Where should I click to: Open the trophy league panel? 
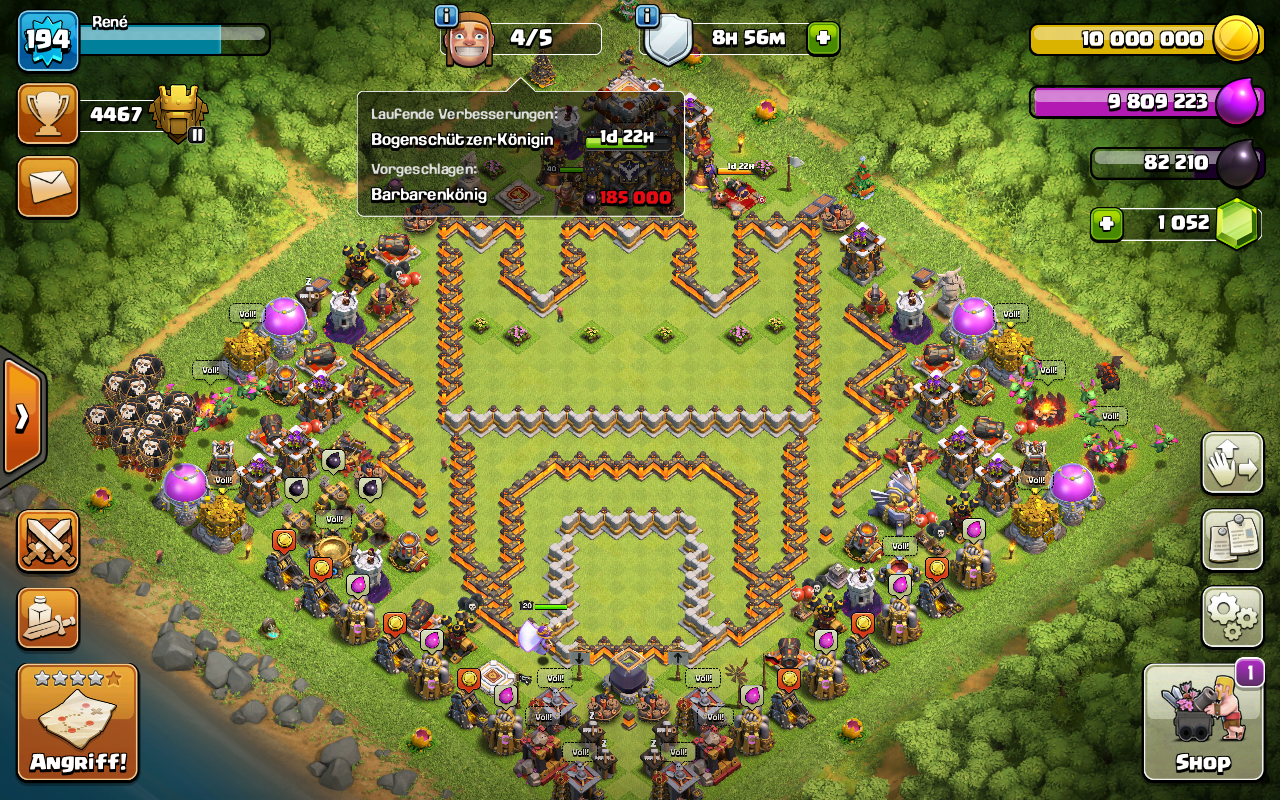tap(47, 114)
